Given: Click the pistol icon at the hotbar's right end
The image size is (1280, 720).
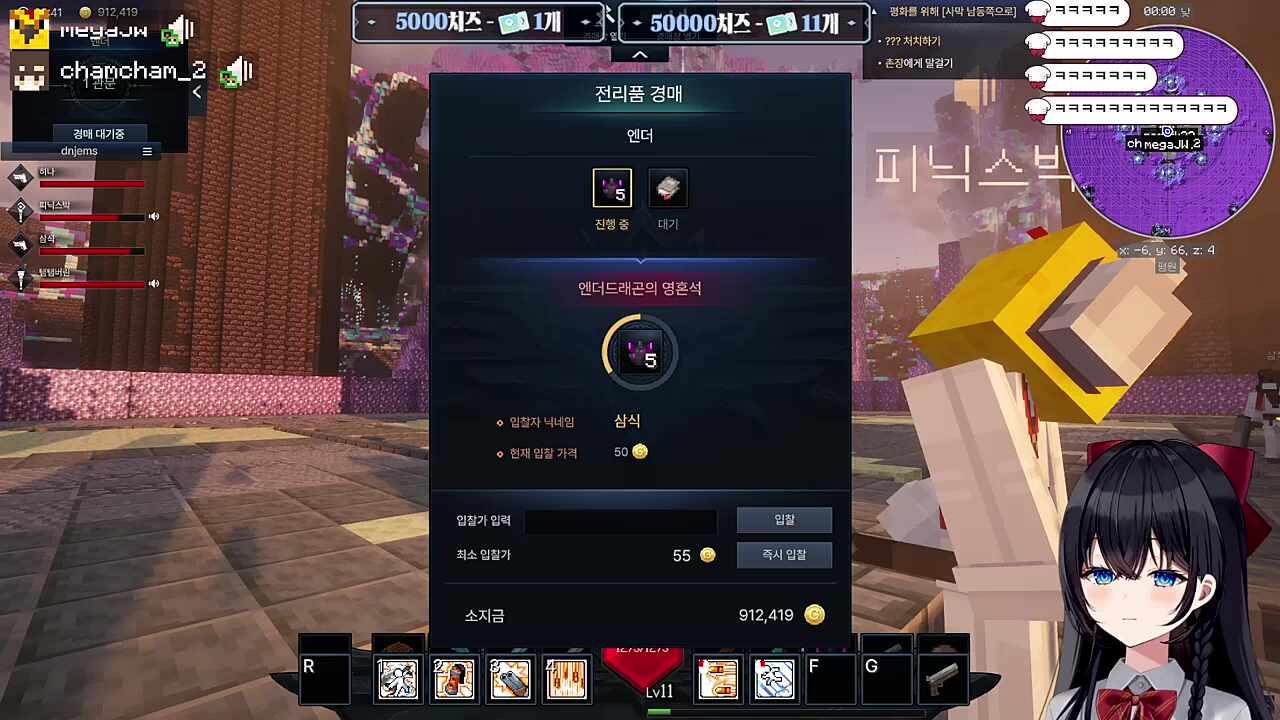Looking at the screenshot, I should coord(944,678).
